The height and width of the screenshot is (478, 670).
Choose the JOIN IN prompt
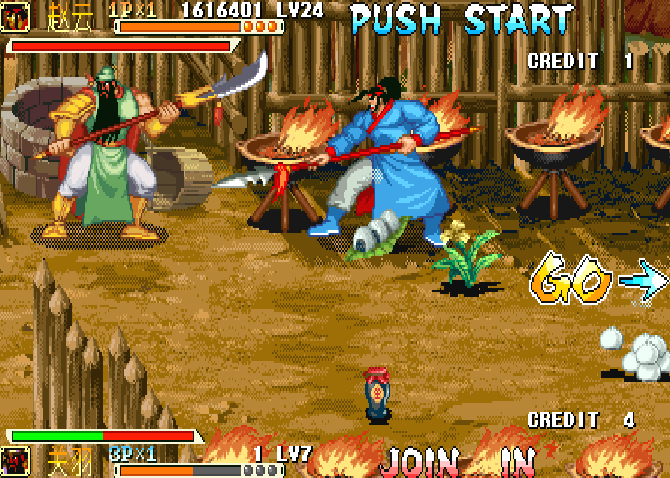coord(458,461)
